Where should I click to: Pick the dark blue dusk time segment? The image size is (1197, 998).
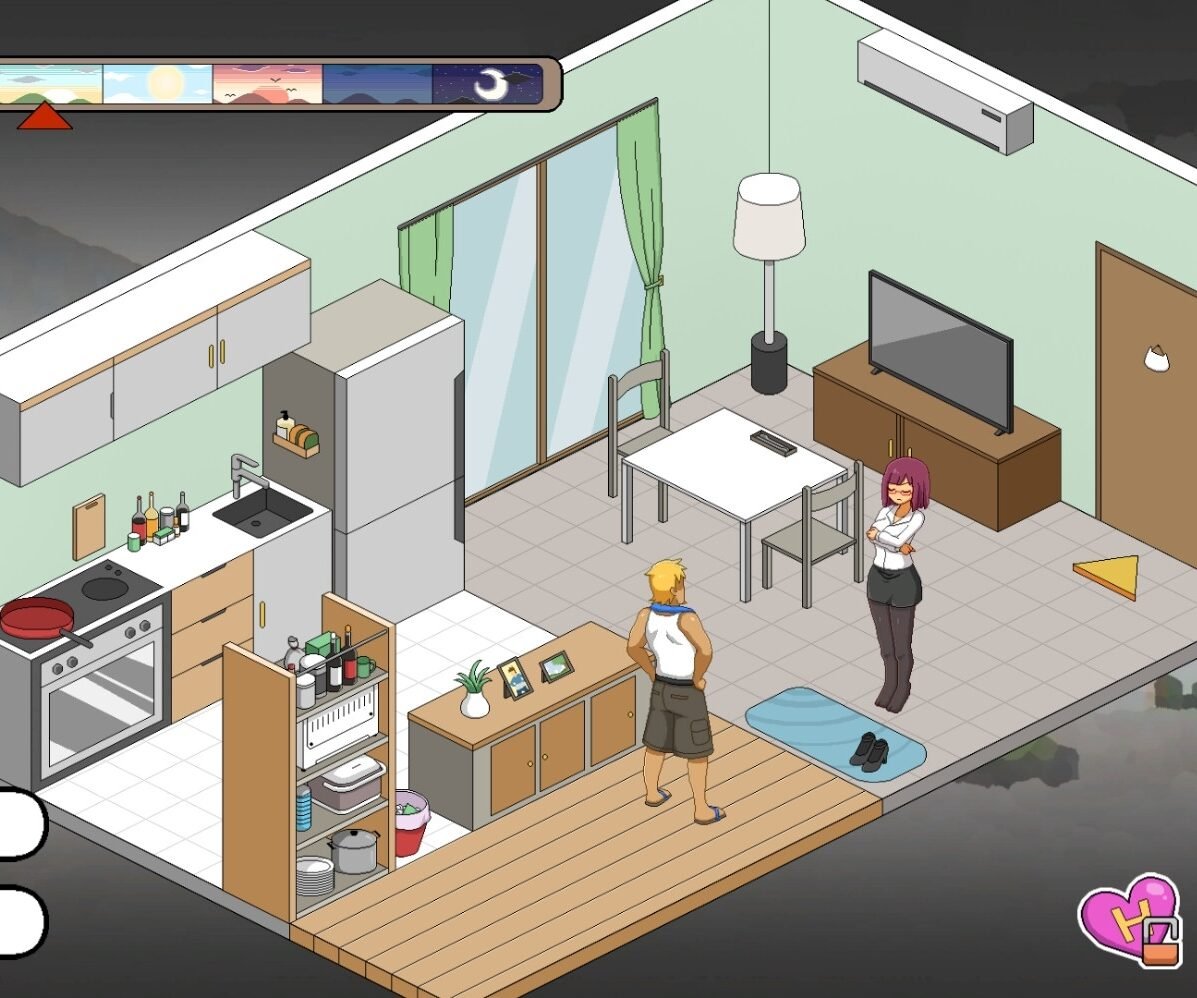377,85
